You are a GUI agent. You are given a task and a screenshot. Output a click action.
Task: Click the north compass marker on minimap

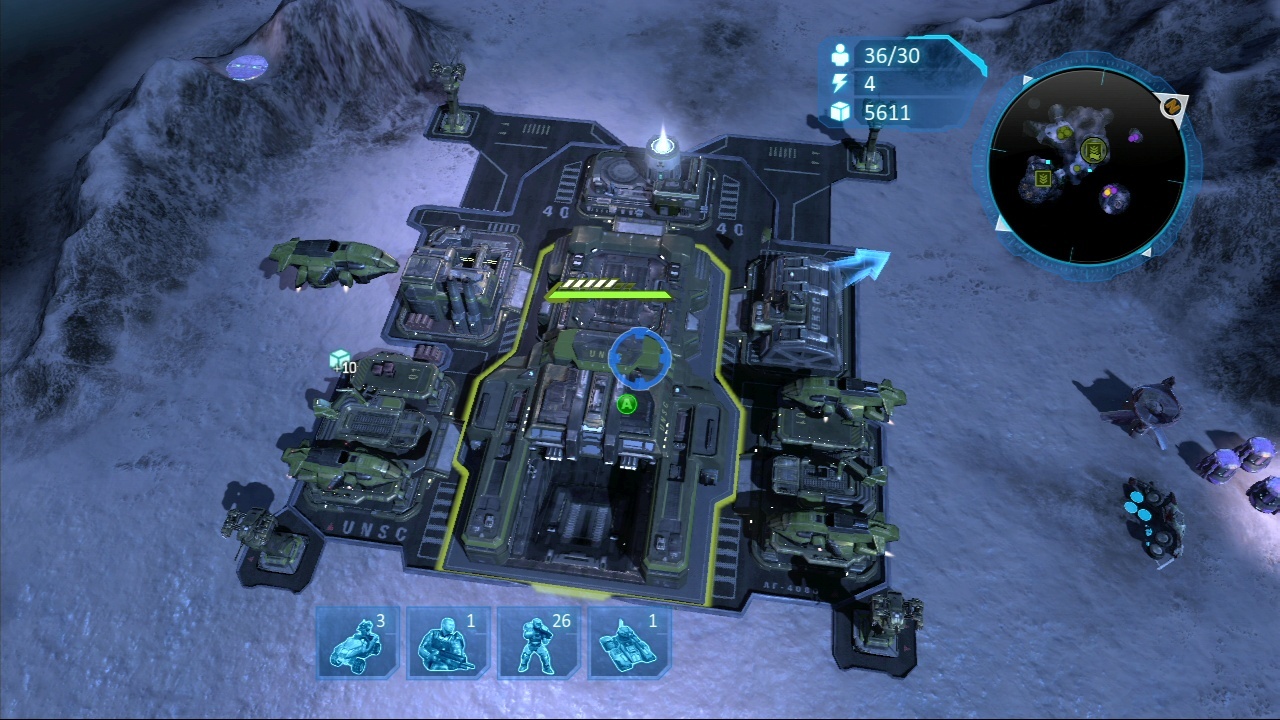coord(1173,105)
